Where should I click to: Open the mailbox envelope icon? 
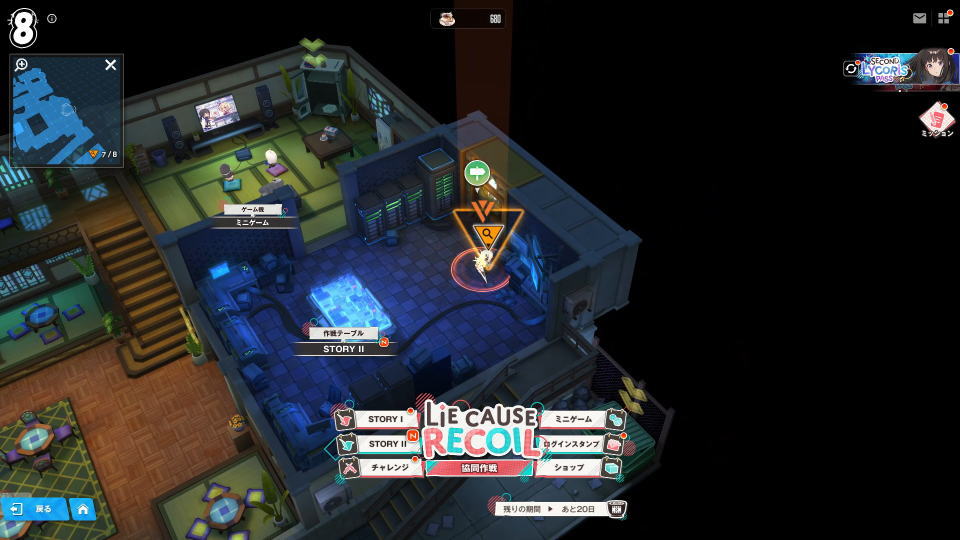pos(919,18)
